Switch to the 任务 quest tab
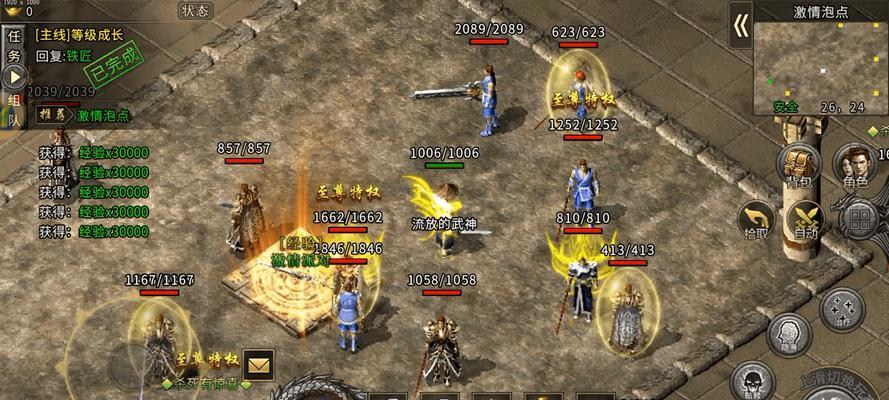The width and height of the screenshot is (889, 400). [14, 46]
